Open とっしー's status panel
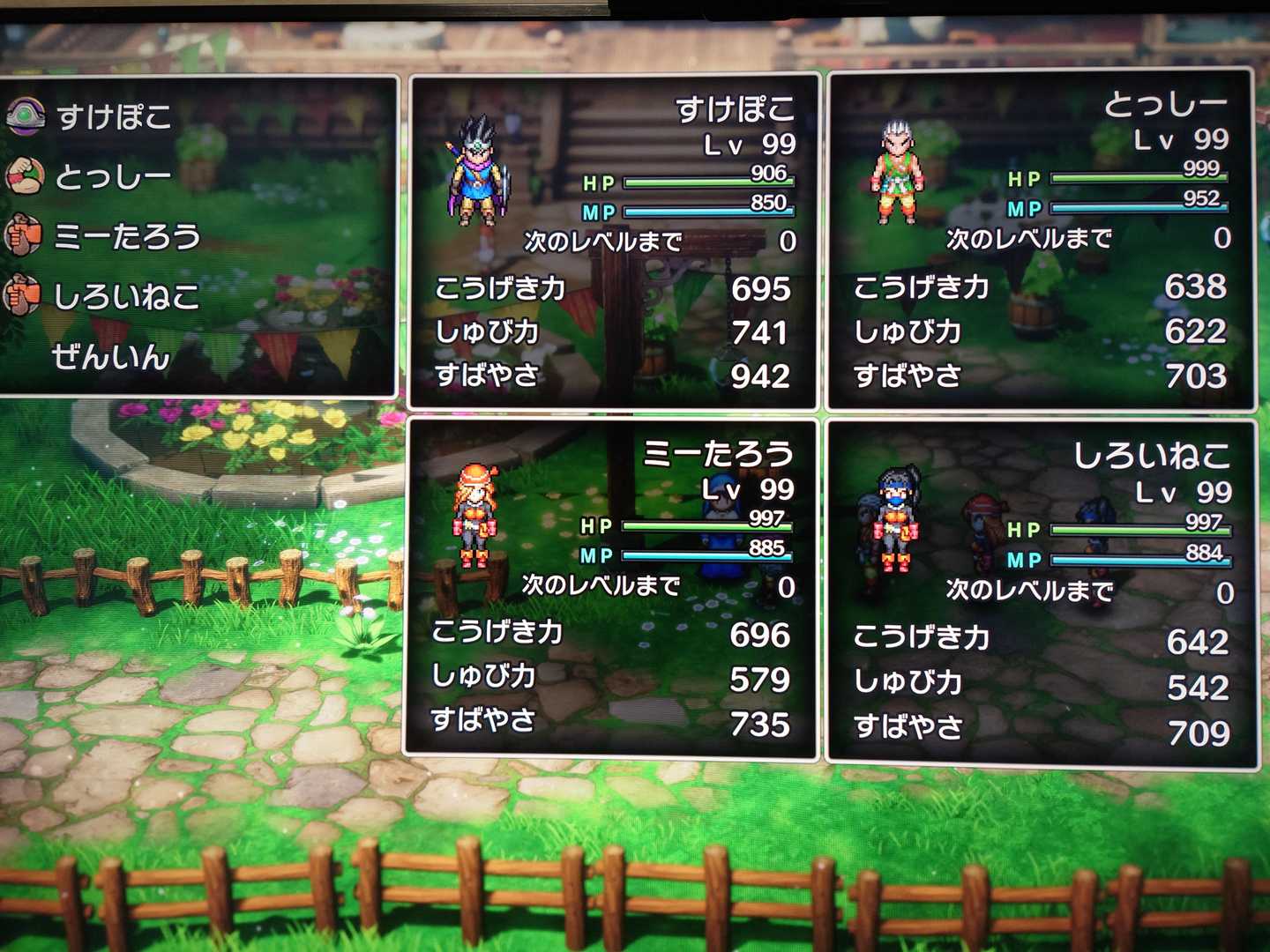This screenshot has width=1270, height=952. point(1041,240)
